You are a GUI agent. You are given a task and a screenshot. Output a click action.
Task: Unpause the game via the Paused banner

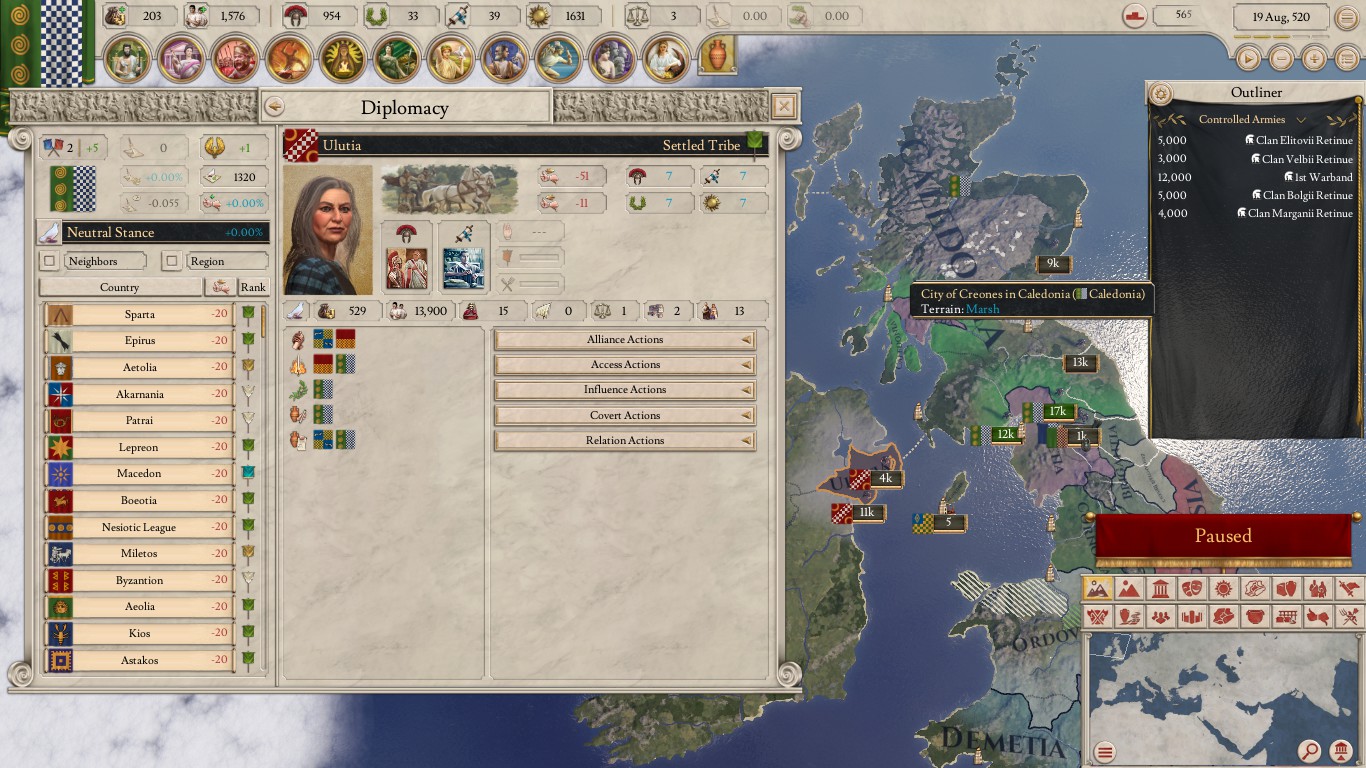point(1222,536)
